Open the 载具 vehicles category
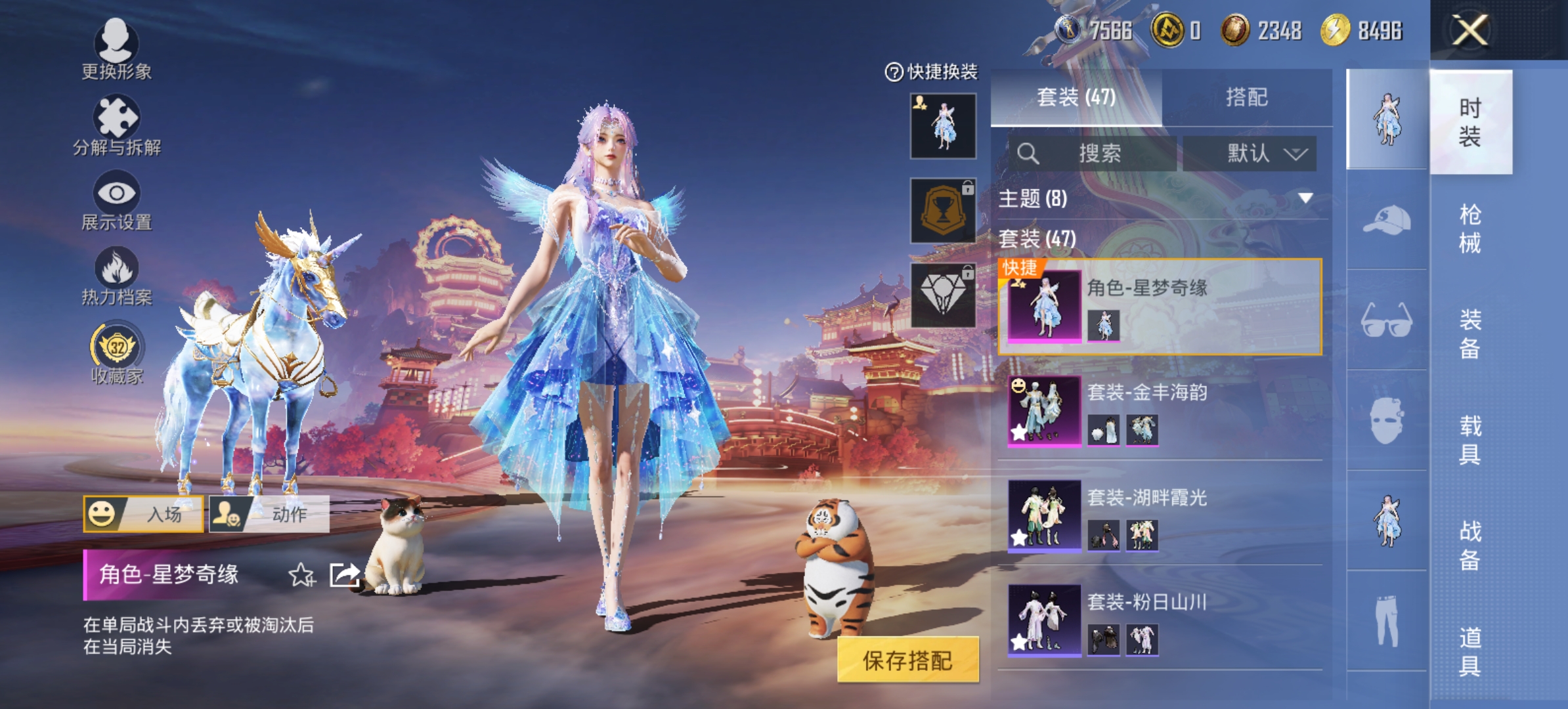This screenshot has height=709, width=1568. [1470, 440]
